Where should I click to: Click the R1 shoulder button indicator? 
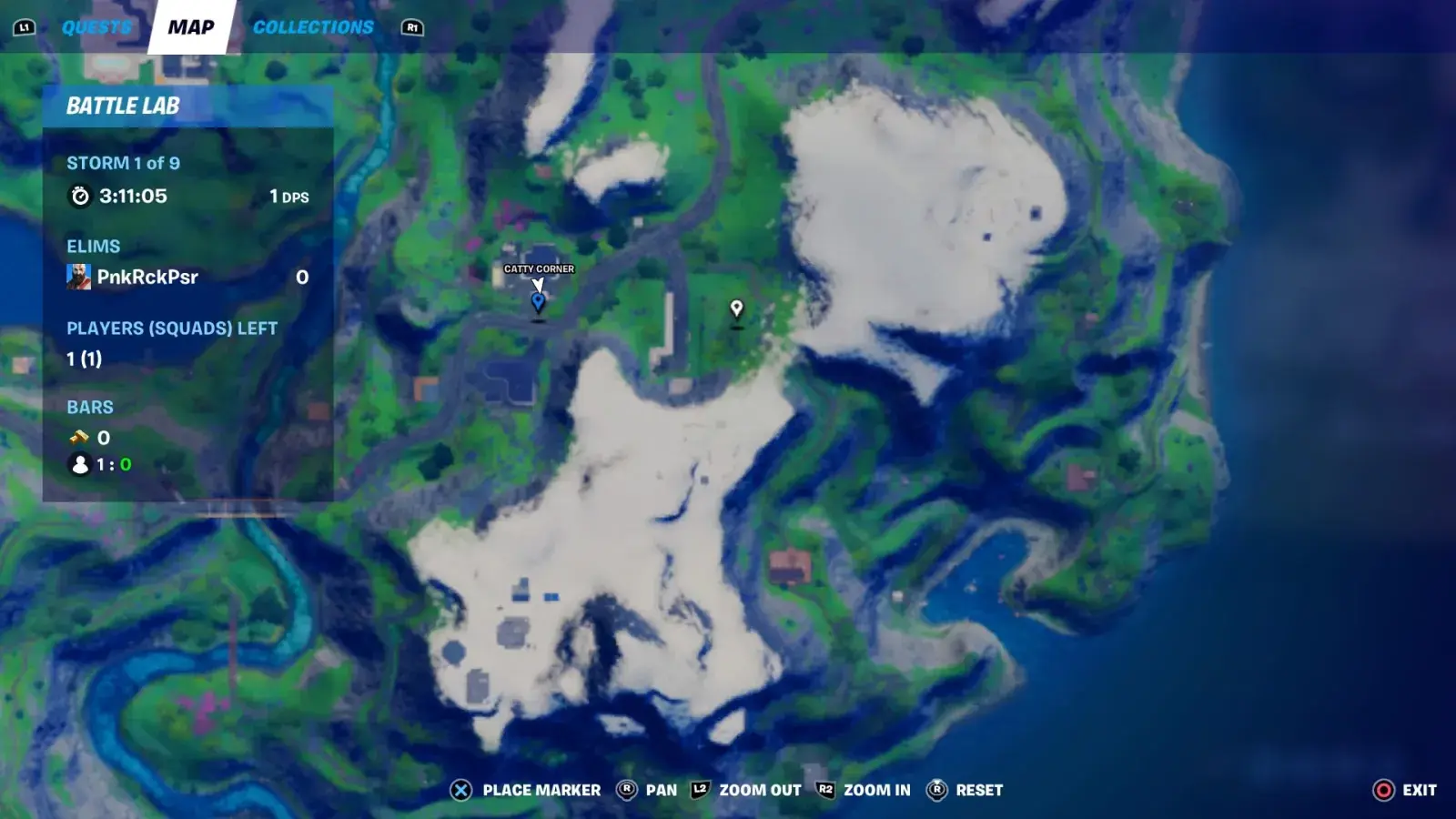(411, 27)
